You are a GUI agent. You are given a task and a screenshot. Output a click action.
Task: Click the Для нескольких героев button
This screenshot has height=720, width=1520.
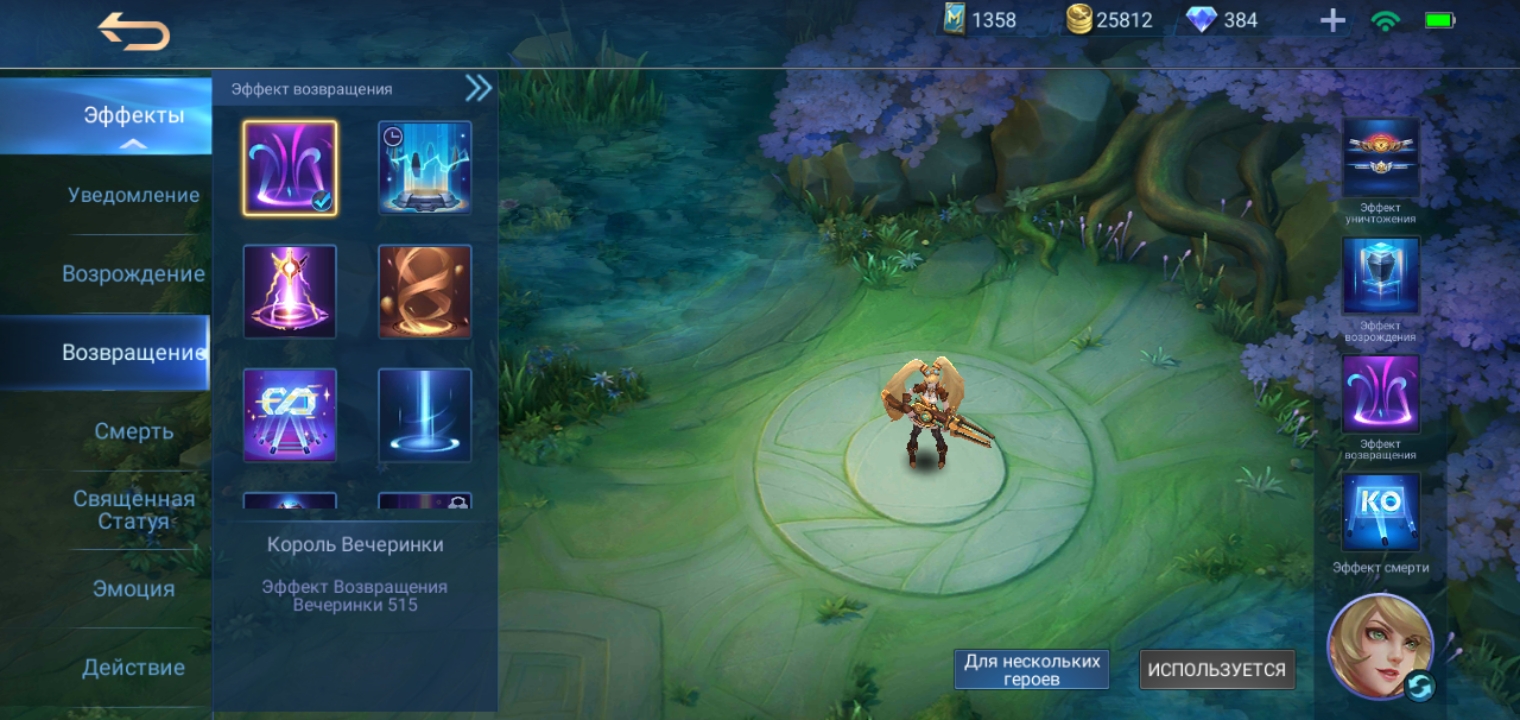point(1031,669)
